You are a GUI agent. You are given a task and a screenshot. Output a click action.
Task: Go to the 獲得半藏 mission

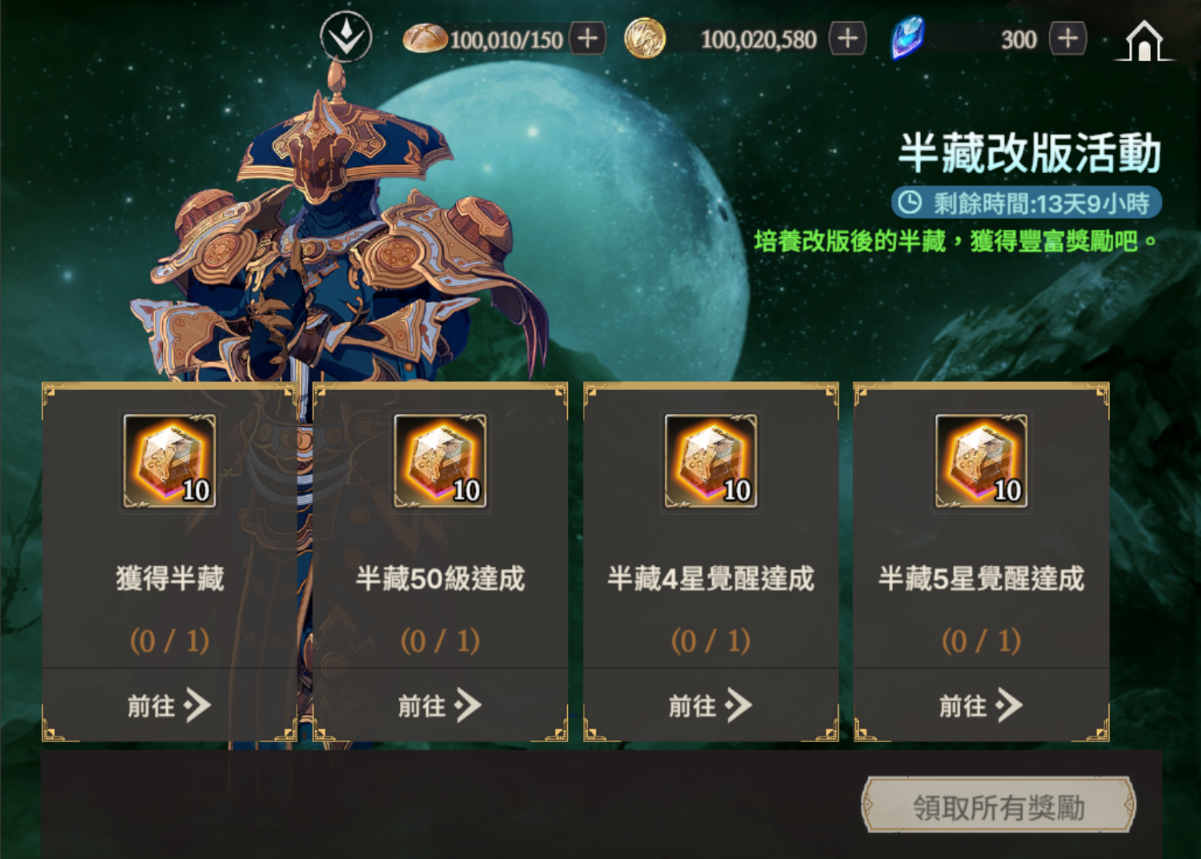tap(169, 705)
